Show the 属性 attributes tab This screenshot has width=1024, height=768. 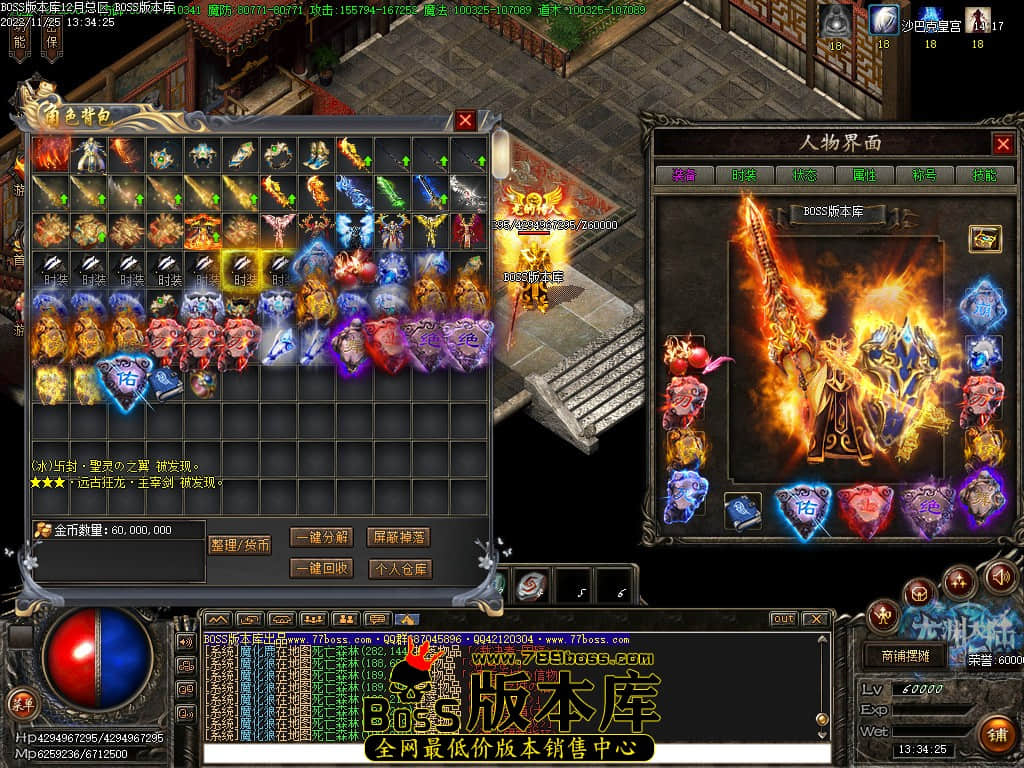pyautogui.click(x=864, y=175)
